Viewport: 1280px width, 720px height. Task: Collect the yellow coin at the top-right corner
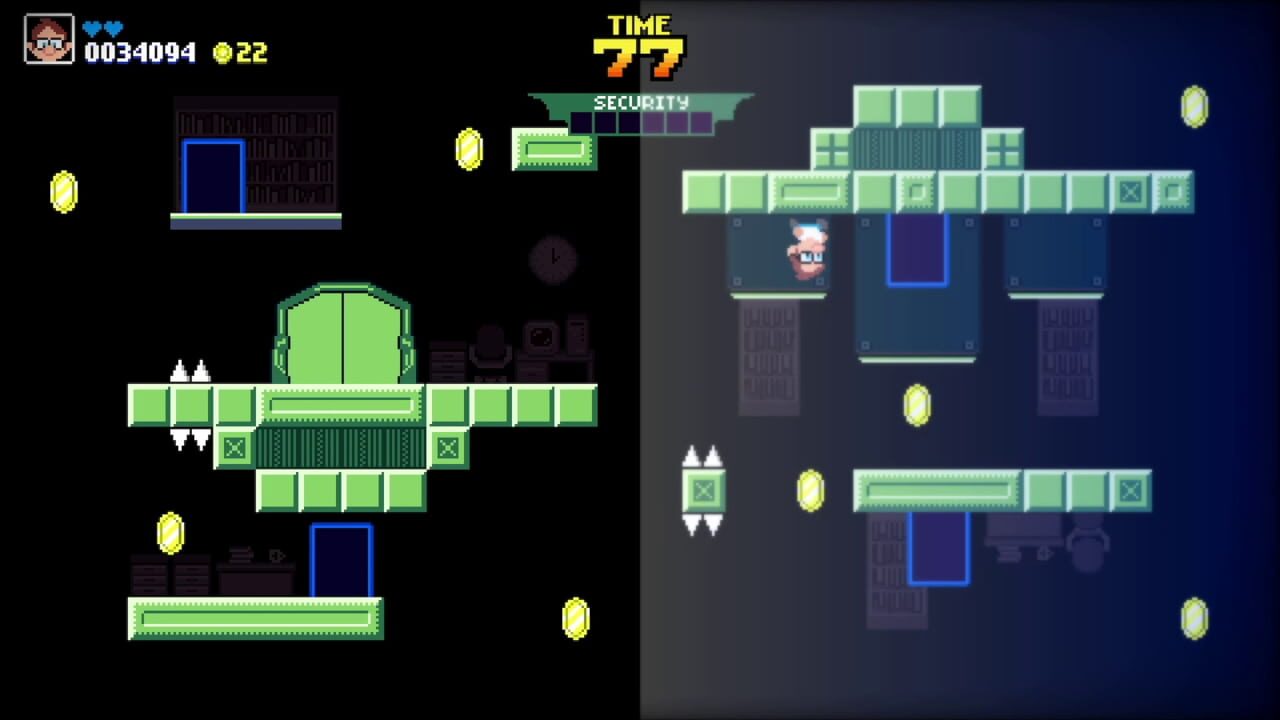(x=1196, y=106)
